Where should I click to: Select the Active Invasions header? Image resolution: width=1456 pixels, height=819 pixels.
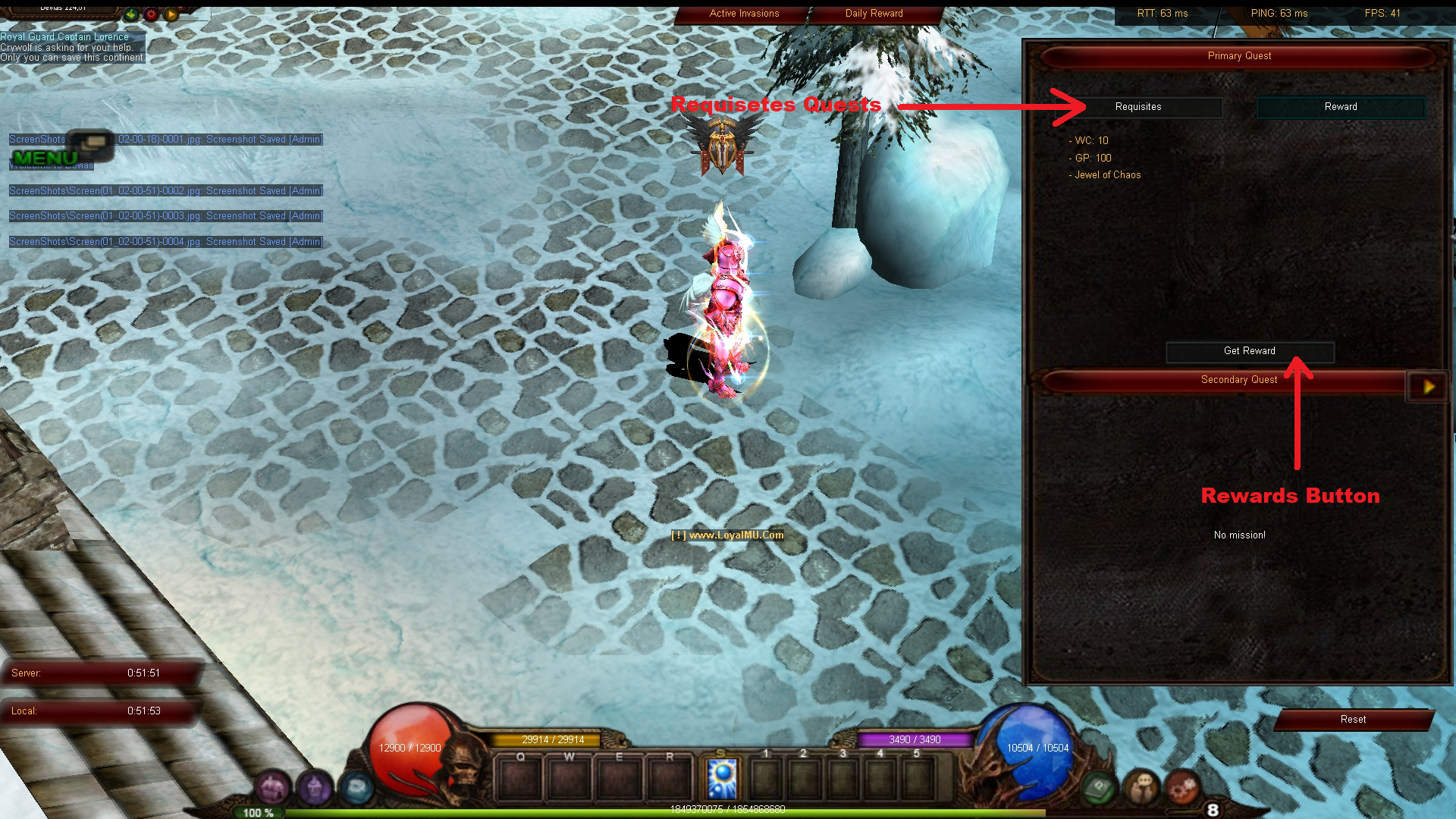(x=743, y=13)
